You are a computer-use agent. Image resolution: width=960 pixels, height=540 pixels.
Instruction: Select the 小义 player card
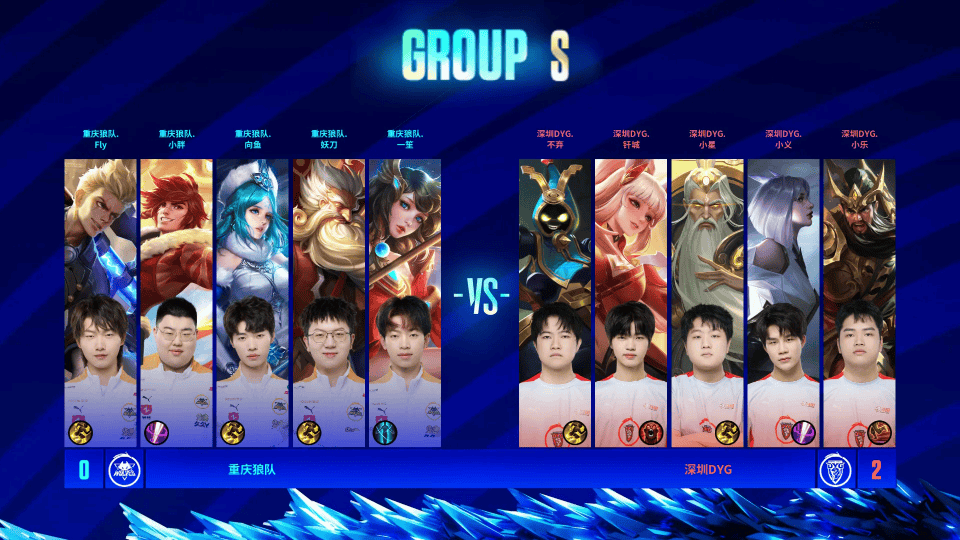pos(783,302)
